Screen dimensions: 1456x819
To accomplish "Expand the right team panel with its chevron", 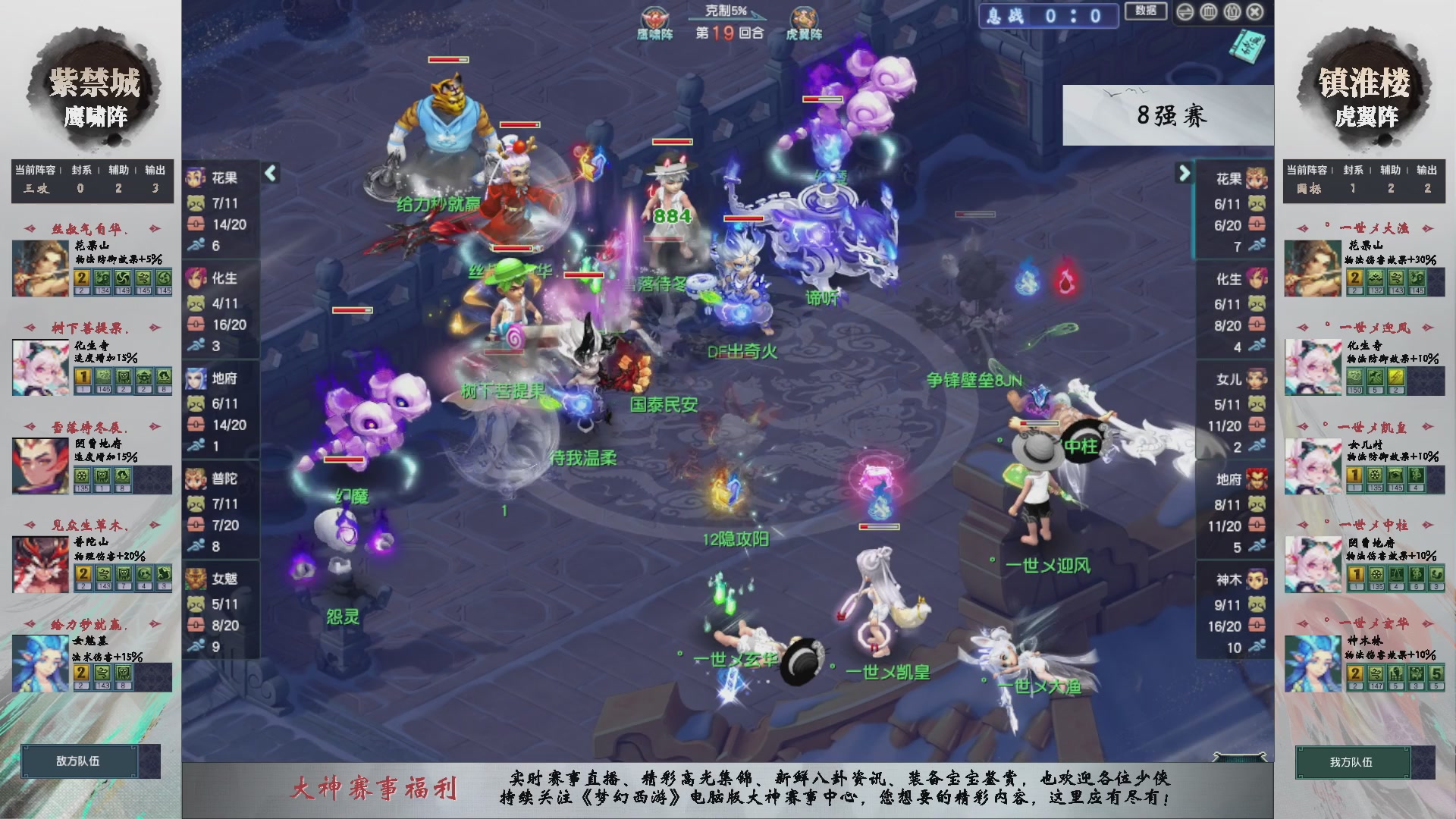I will coord(1185,174).
